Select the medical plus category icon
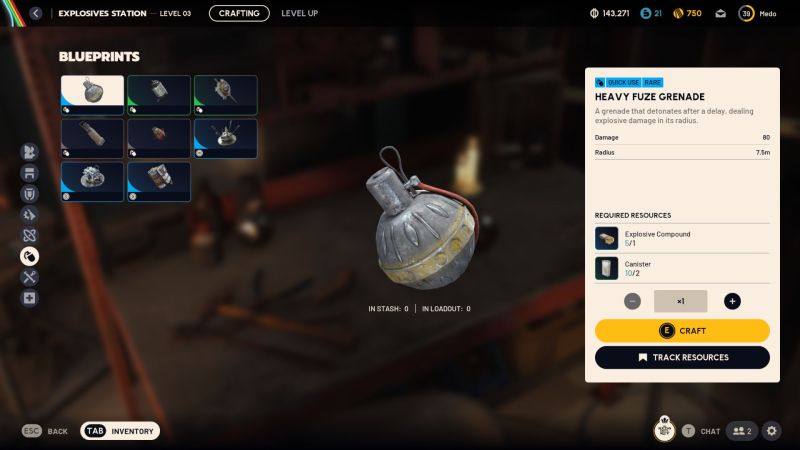The image size is (800, 450). click(29, 298)
